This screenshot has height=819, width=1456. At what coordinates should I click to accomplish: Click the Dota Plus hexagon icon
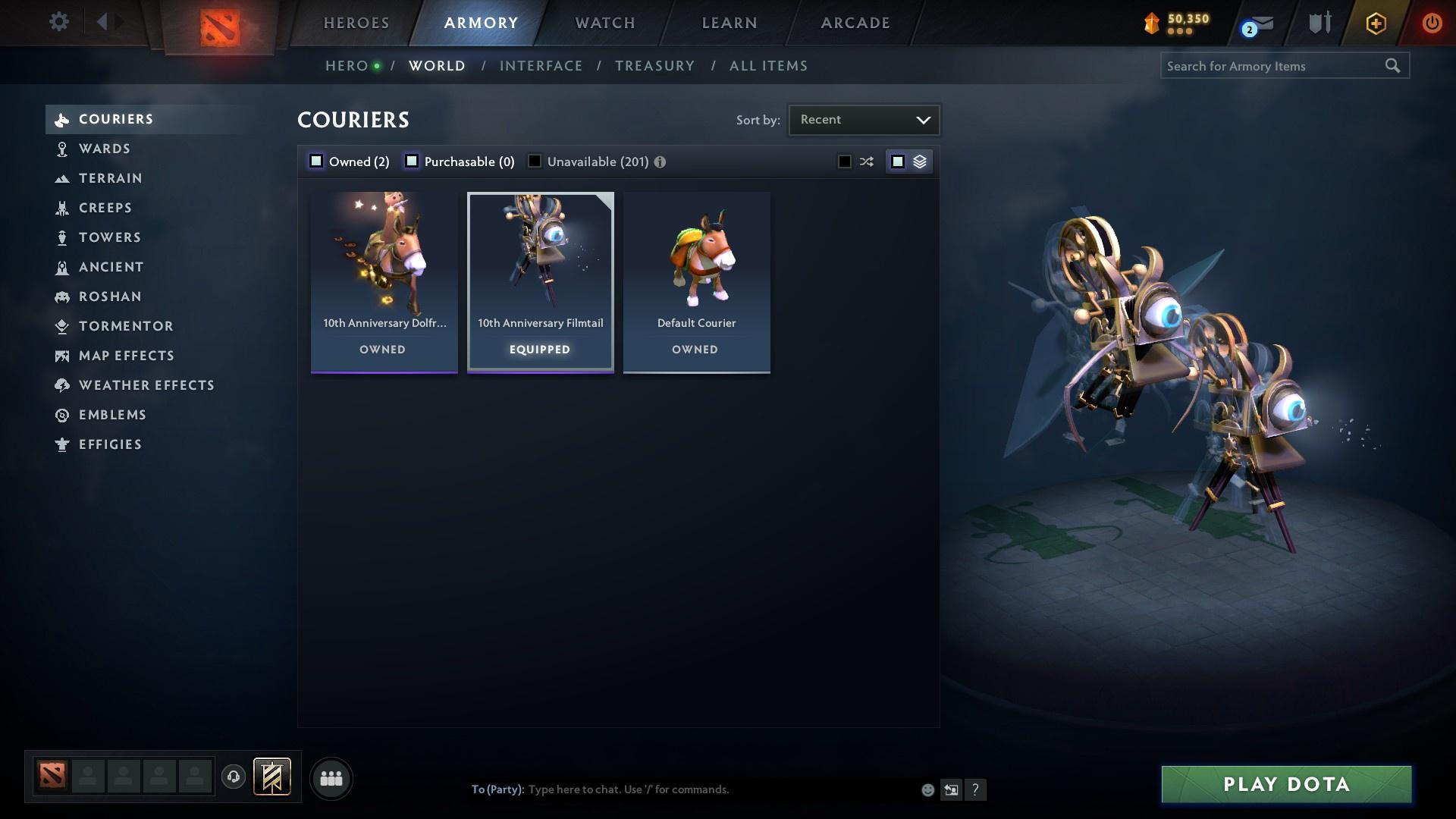coord(1374,23)
